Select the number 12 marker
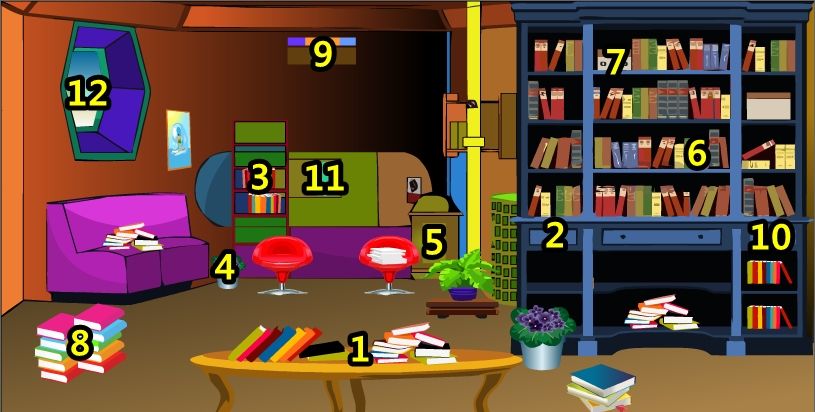 point(87,93)
